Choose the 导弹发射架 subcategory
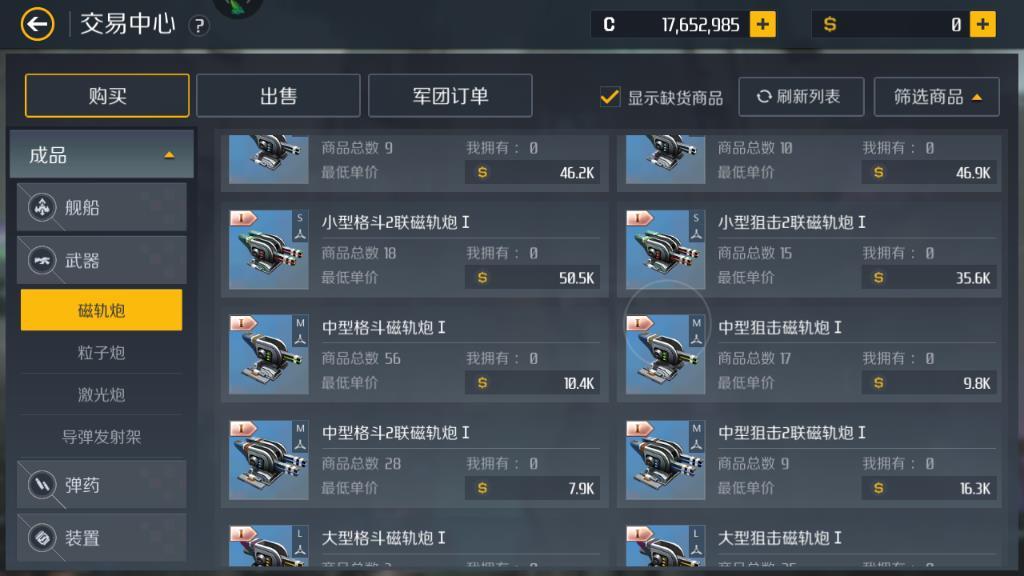Viewport: 1024px width, 576px height. coord(101,437)
